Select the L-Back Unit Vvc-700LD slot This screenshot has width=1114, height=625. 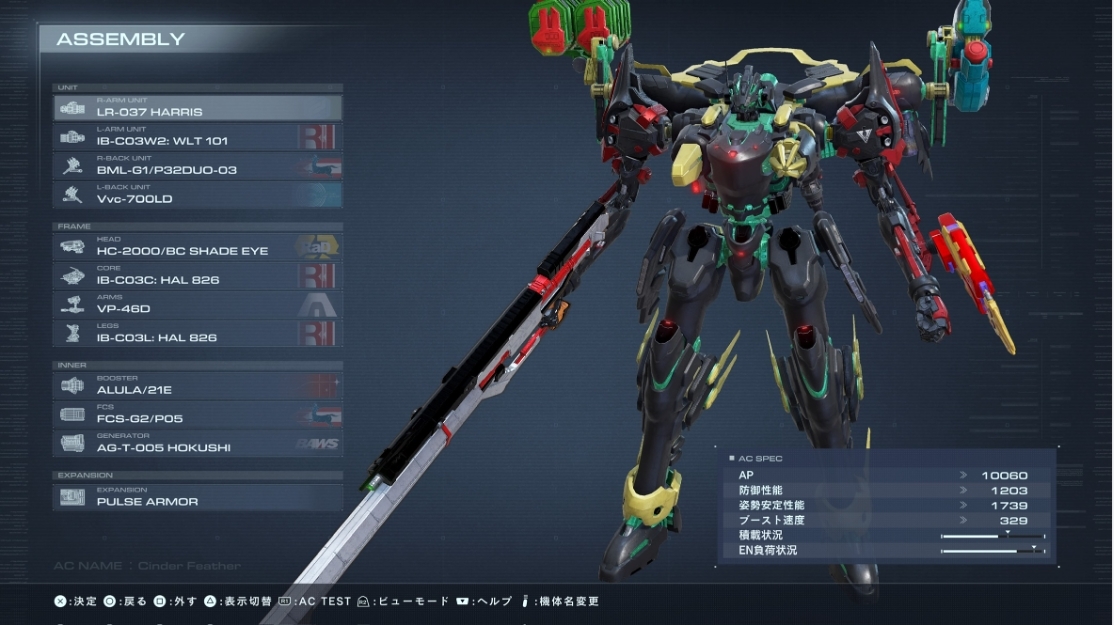(198, 195)
